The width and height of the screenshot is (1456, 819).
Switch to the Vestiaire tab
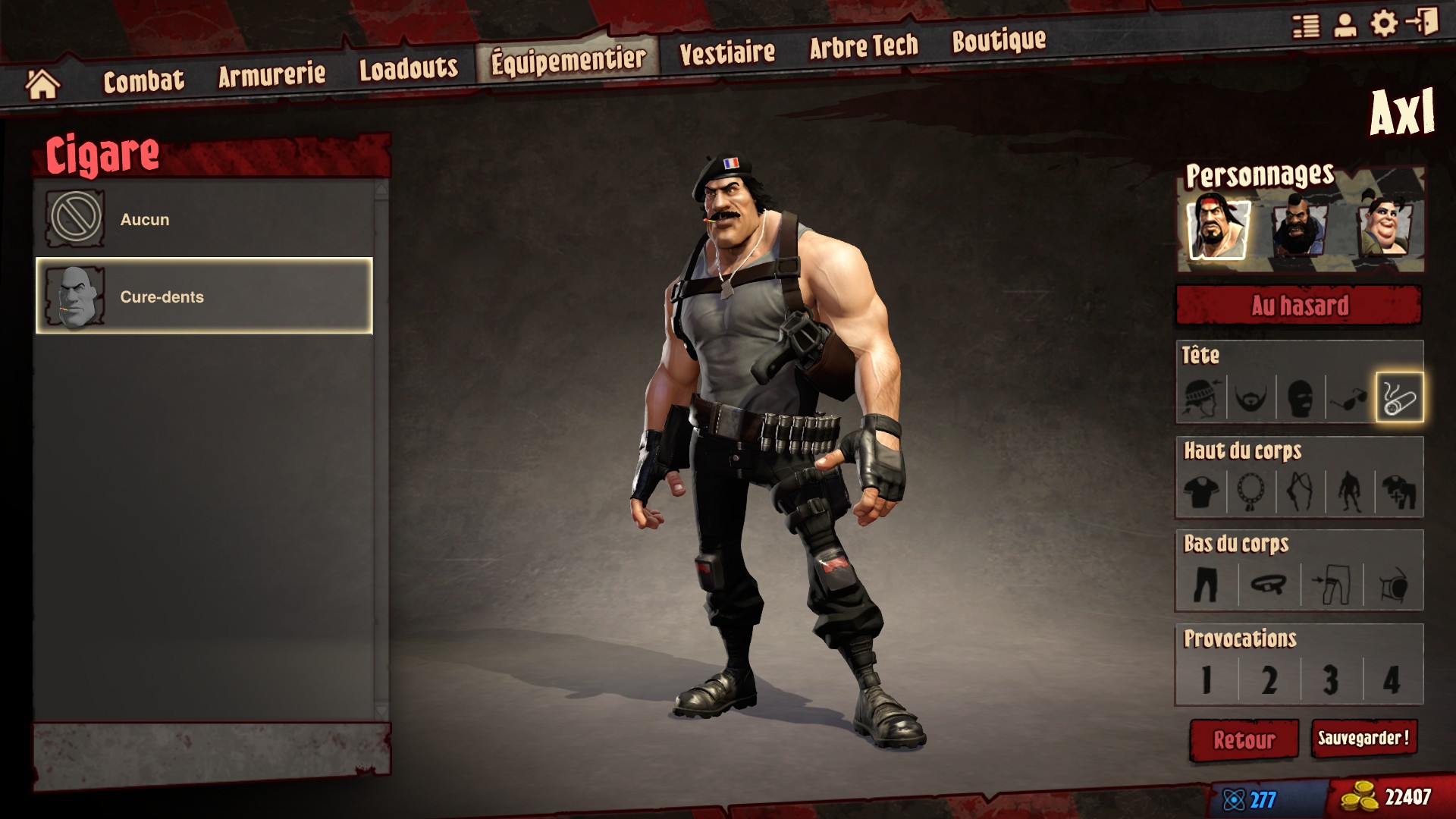pyautogui.click(x=726, y=52)
